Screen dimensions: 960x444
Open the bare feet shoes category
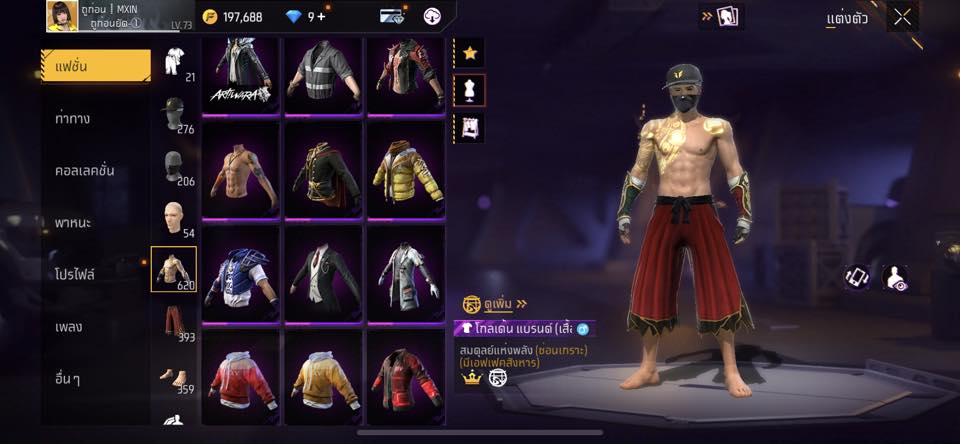(173, 375)
